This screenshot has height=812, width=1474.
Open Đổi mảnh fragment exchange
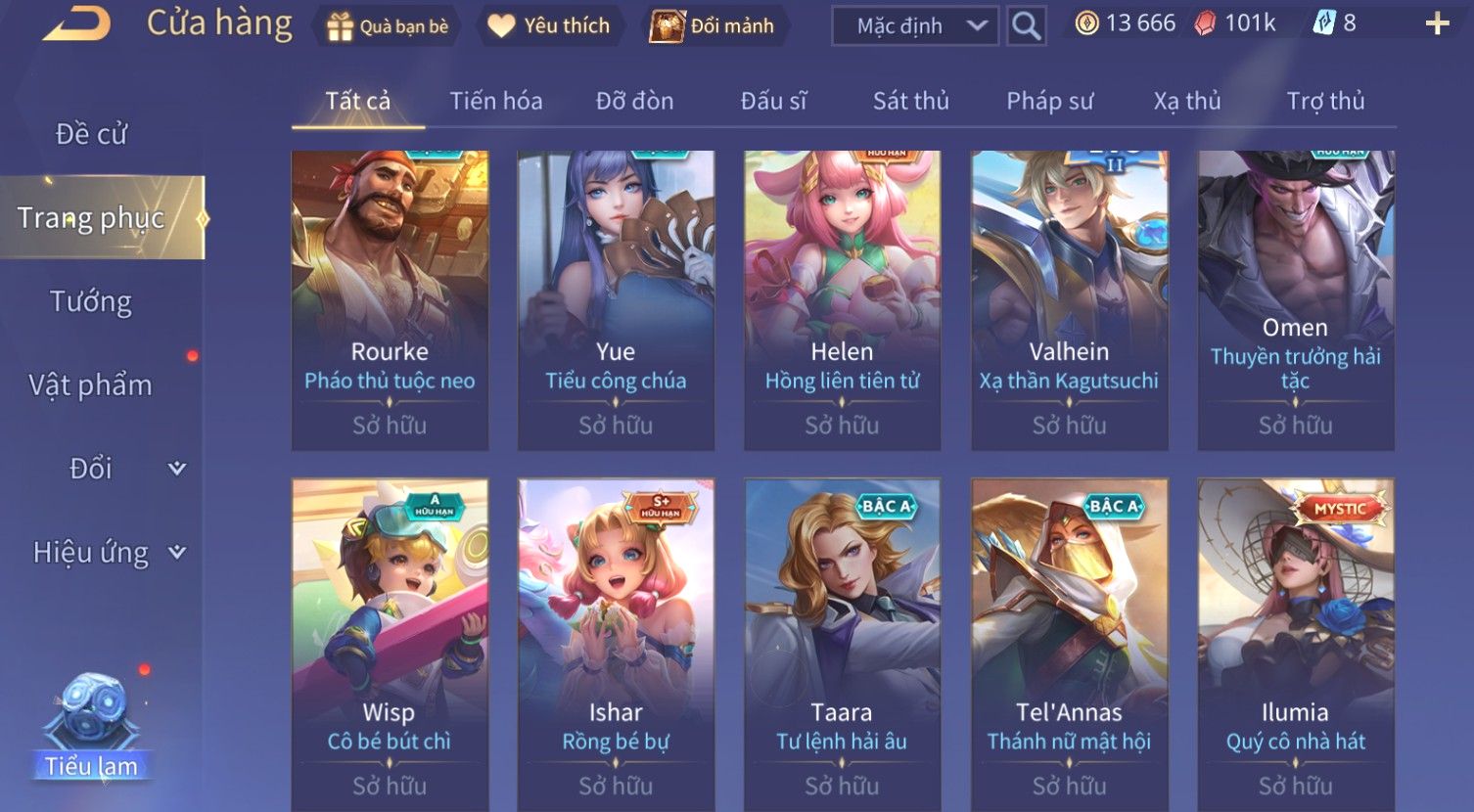tap(714, 26)
